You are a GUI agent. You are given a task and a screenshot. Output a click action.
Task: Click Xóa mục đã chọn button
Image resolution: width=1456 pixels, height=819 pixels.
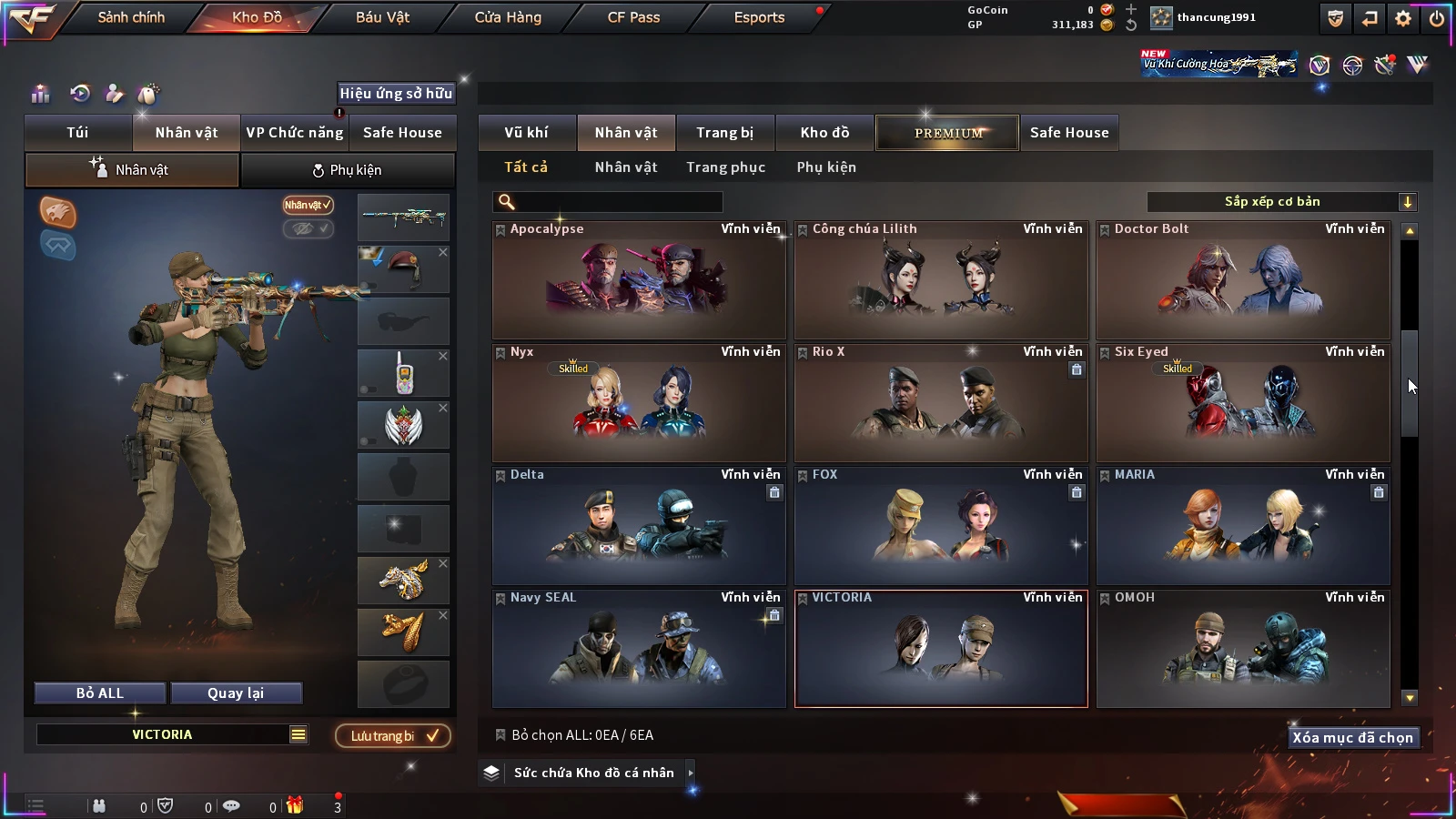(1352, 738)
